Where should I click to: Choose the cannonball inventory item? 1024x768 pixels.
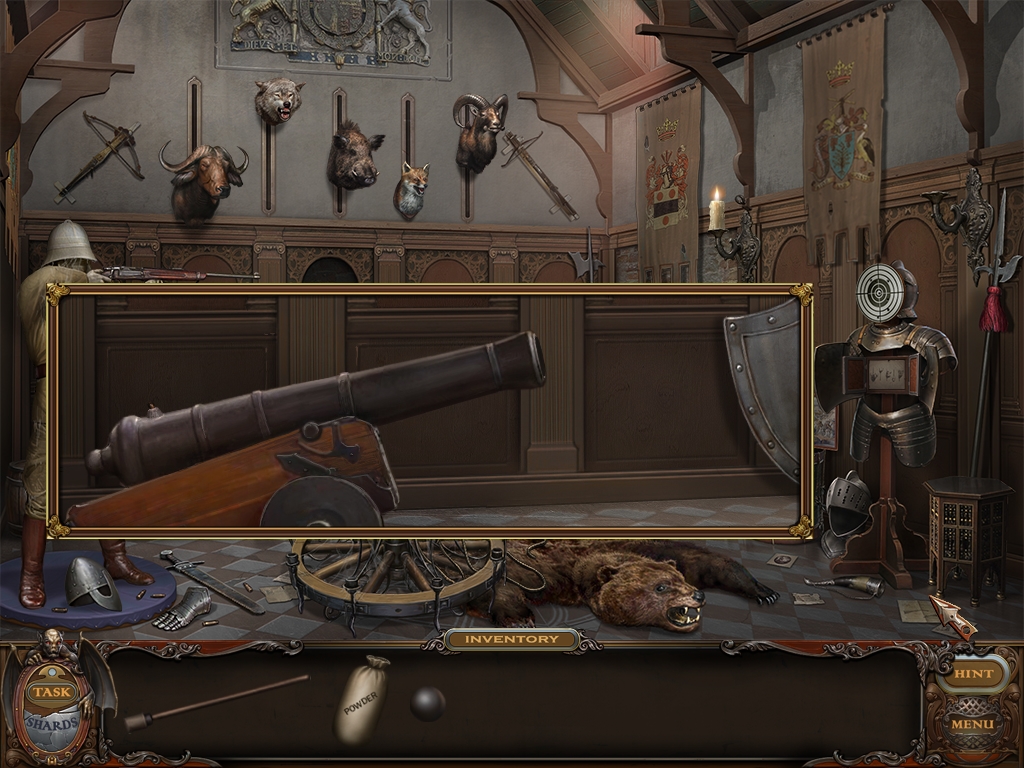428,704
